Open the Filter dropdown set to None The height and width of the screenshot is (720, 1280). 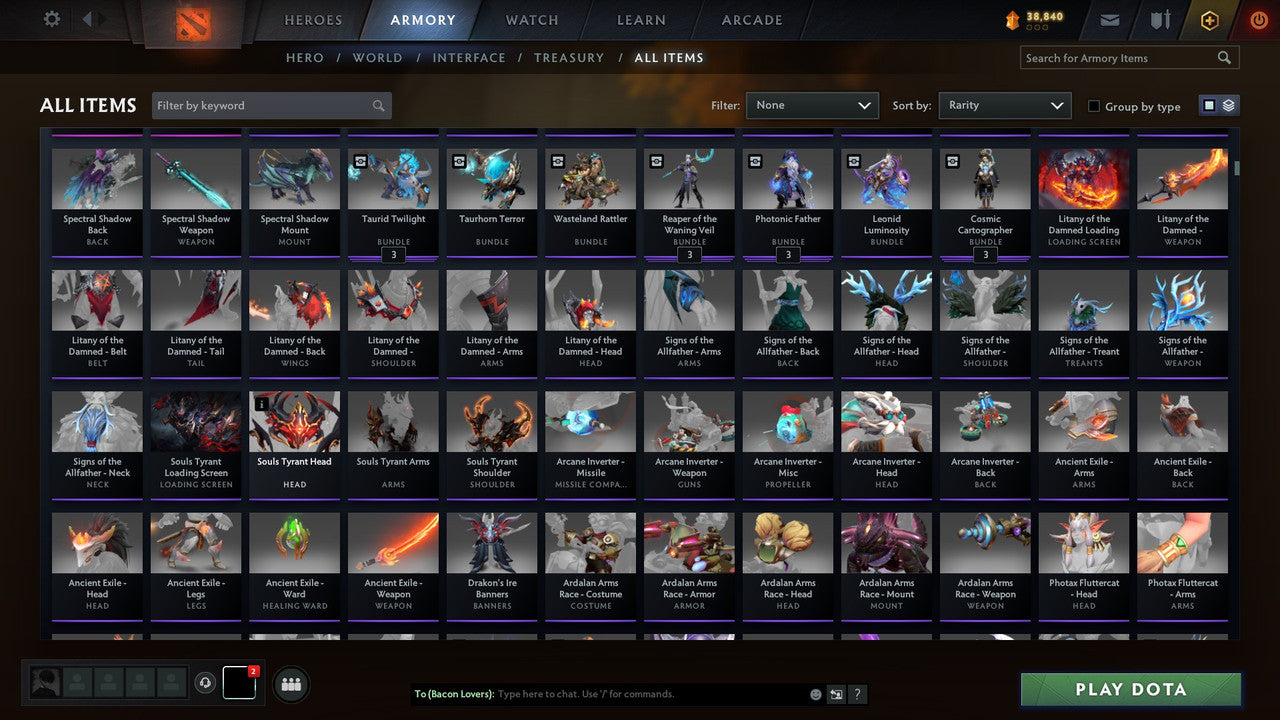click(811, 104)
